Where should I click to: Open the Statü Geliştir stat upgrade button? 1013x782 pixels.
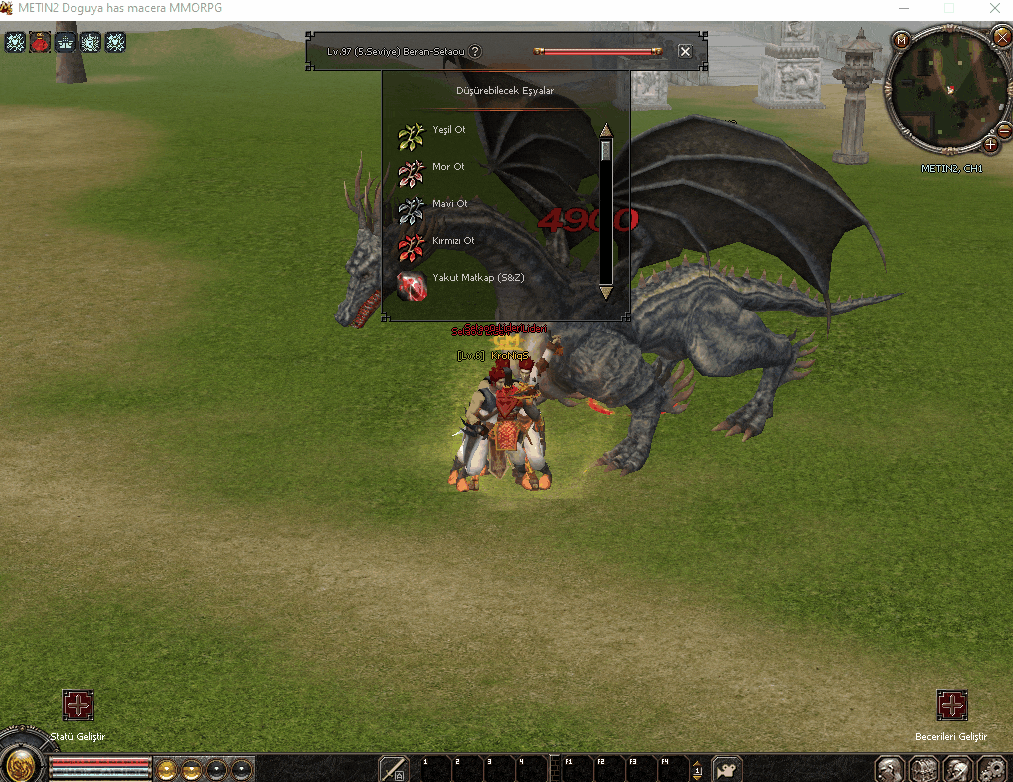pyautogui.click(x=78, y=705)
